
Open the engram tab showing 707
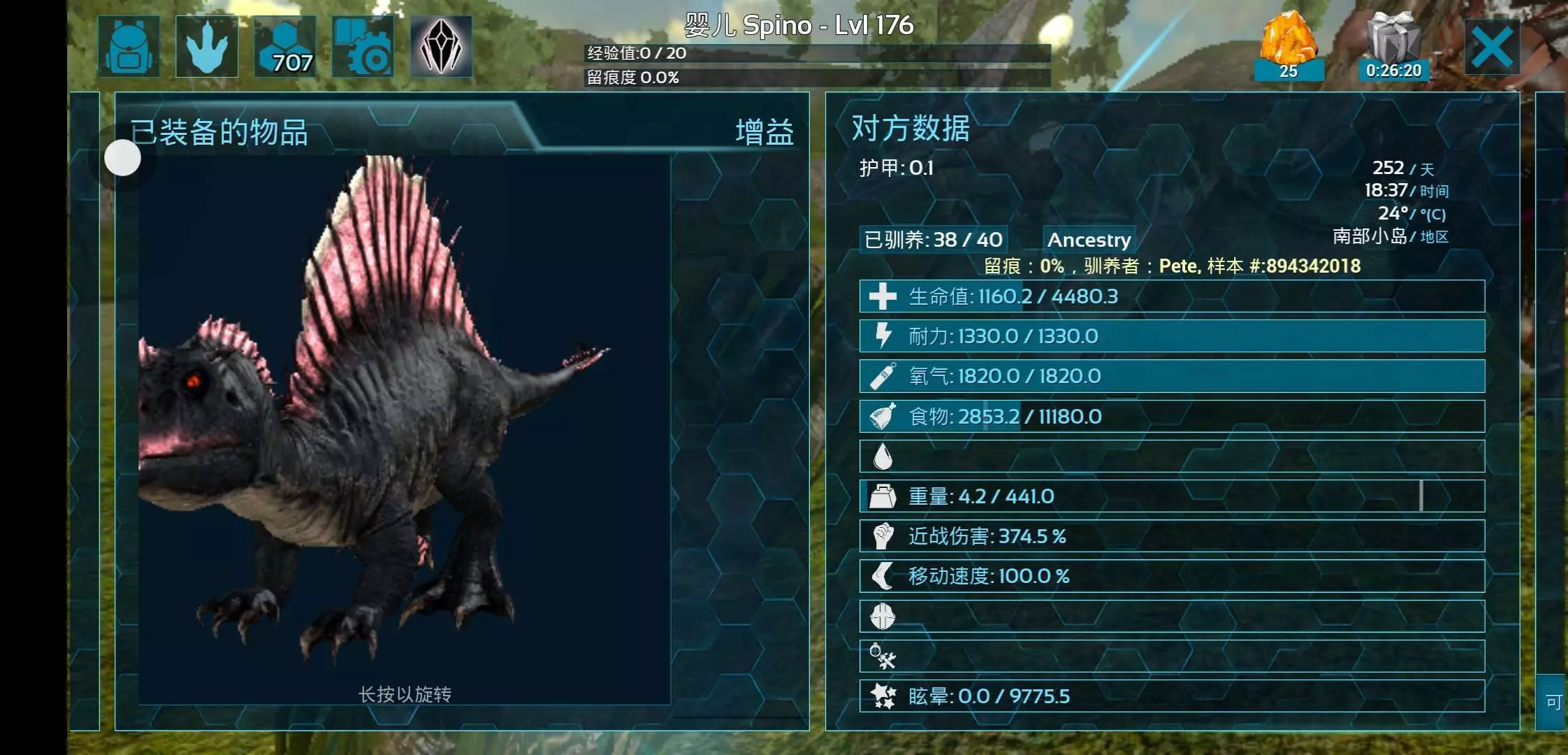[x=285, y=47]
